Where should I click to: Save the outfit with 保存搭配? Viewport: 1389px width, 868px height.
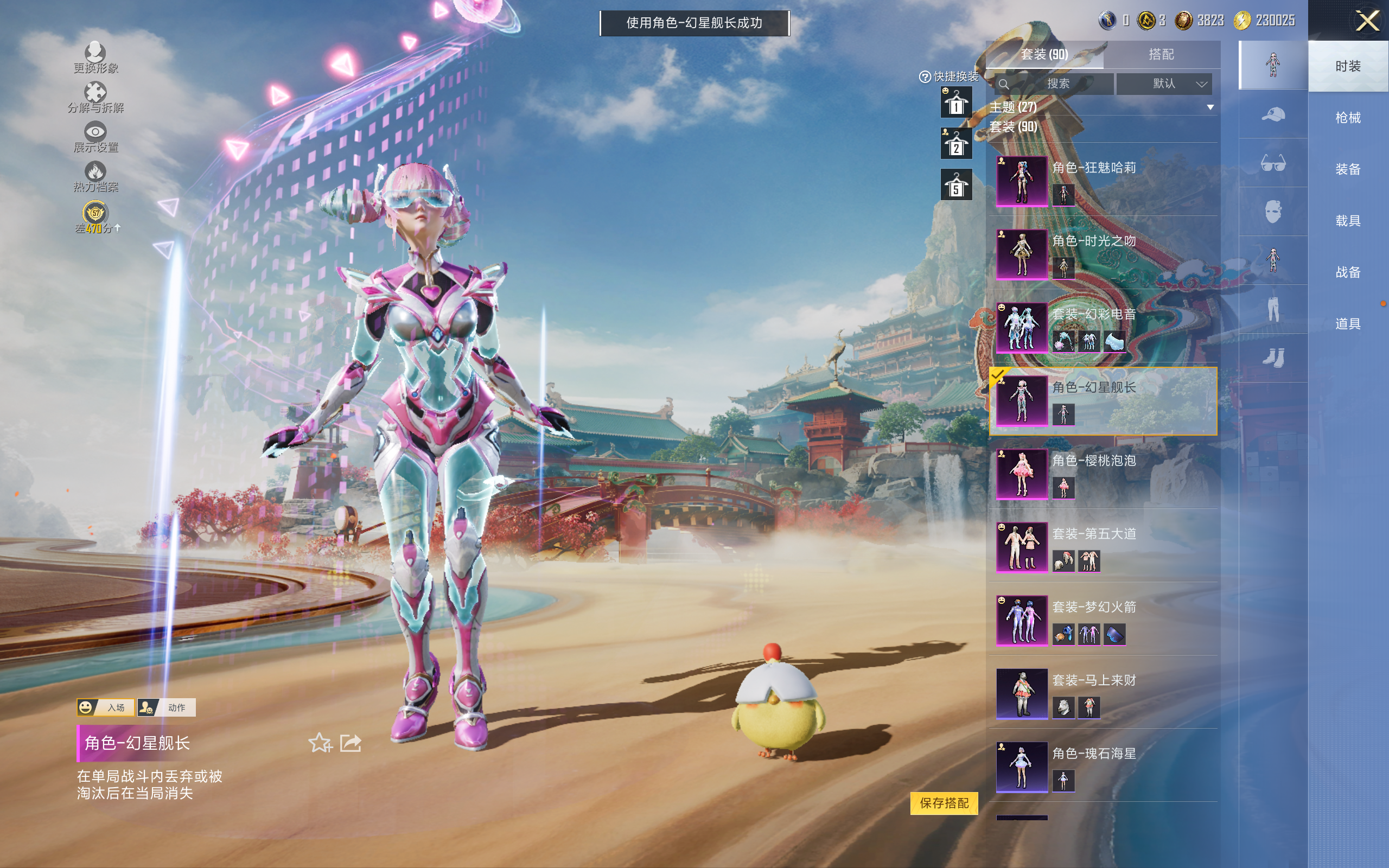(x=944, y=803)
